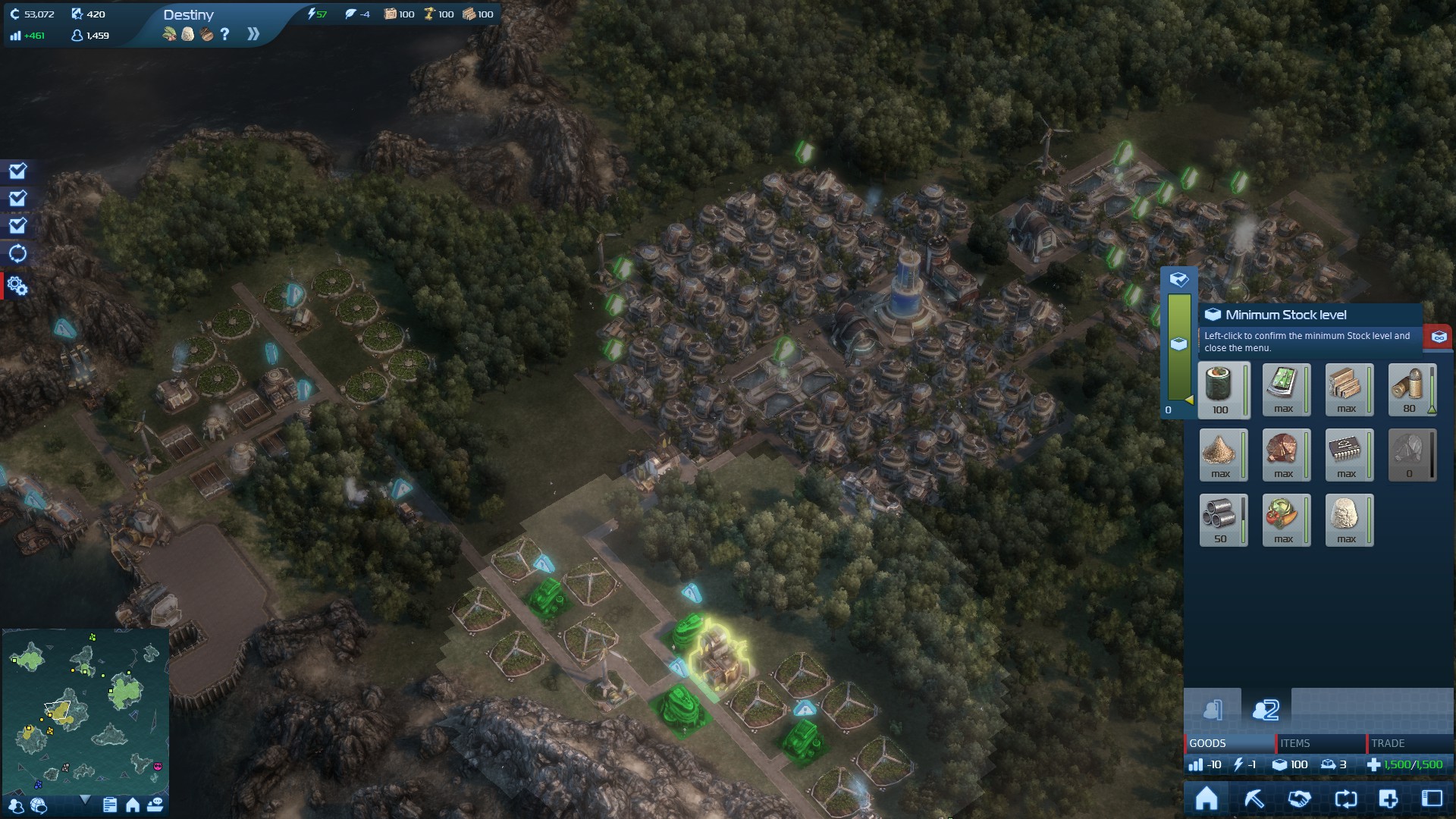Pick the steel pipes goods slot
This screenshot has width=1456, height=819.
pos(1222,519)
